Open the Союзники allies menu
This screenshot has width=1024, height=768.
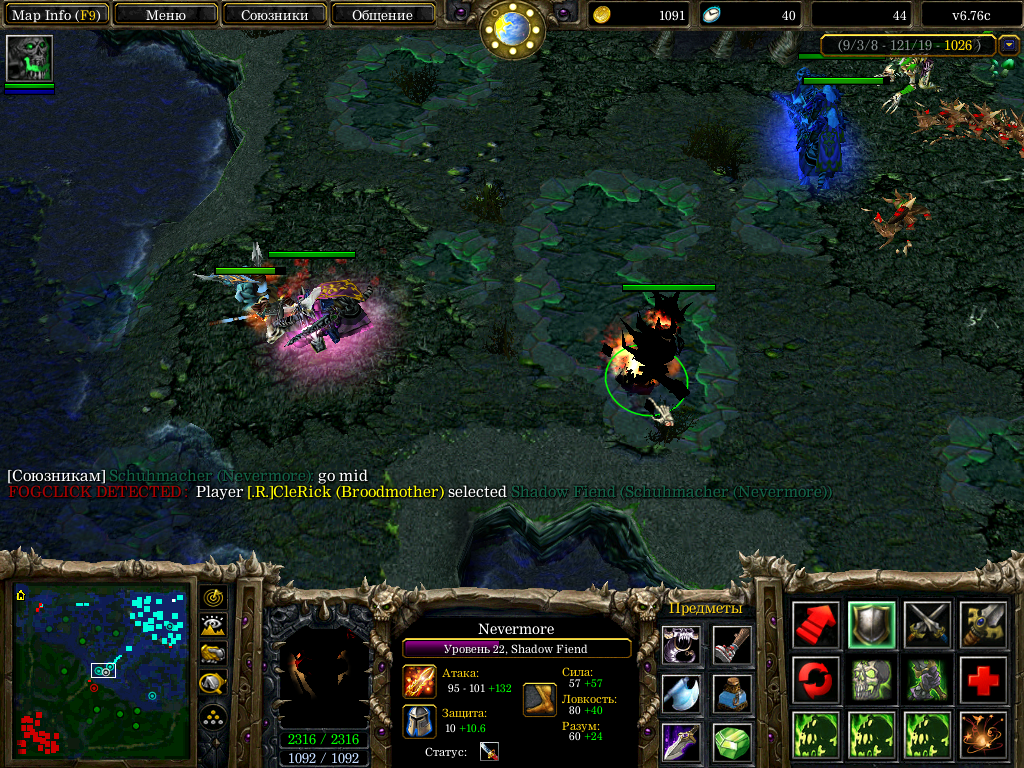coord(274,15)
